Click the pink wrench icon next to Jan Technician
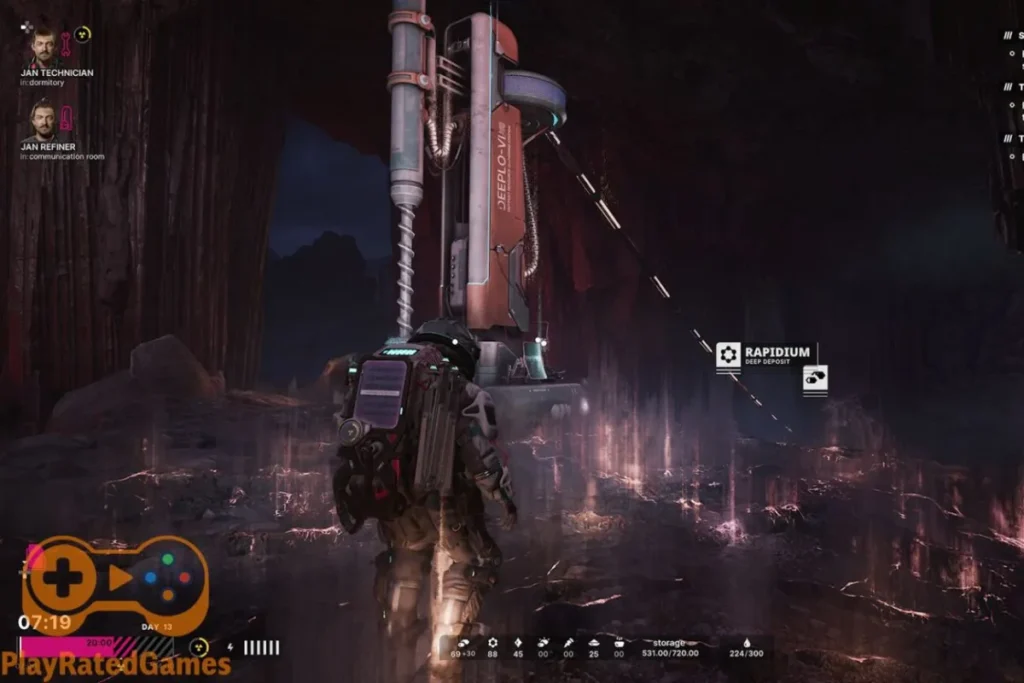1024x683 pixels. point(66,43)
